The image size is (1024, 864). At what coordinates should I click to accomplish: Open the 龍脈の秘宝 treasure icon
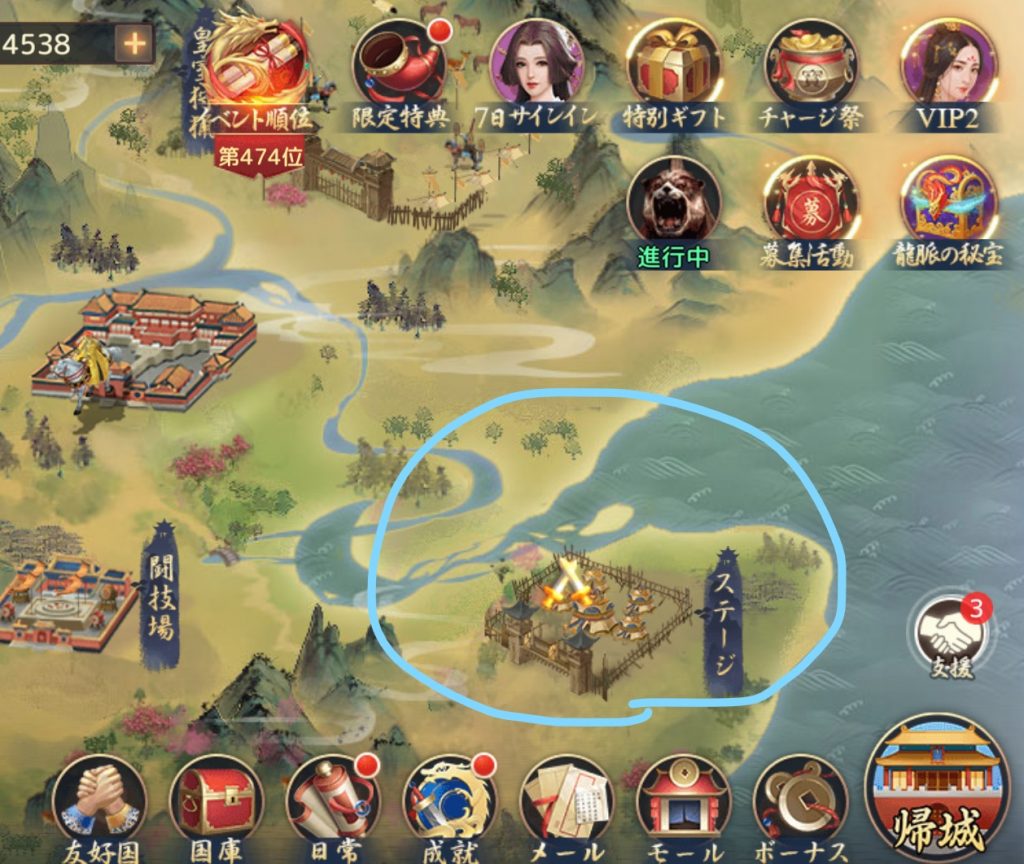click(947, 205)
